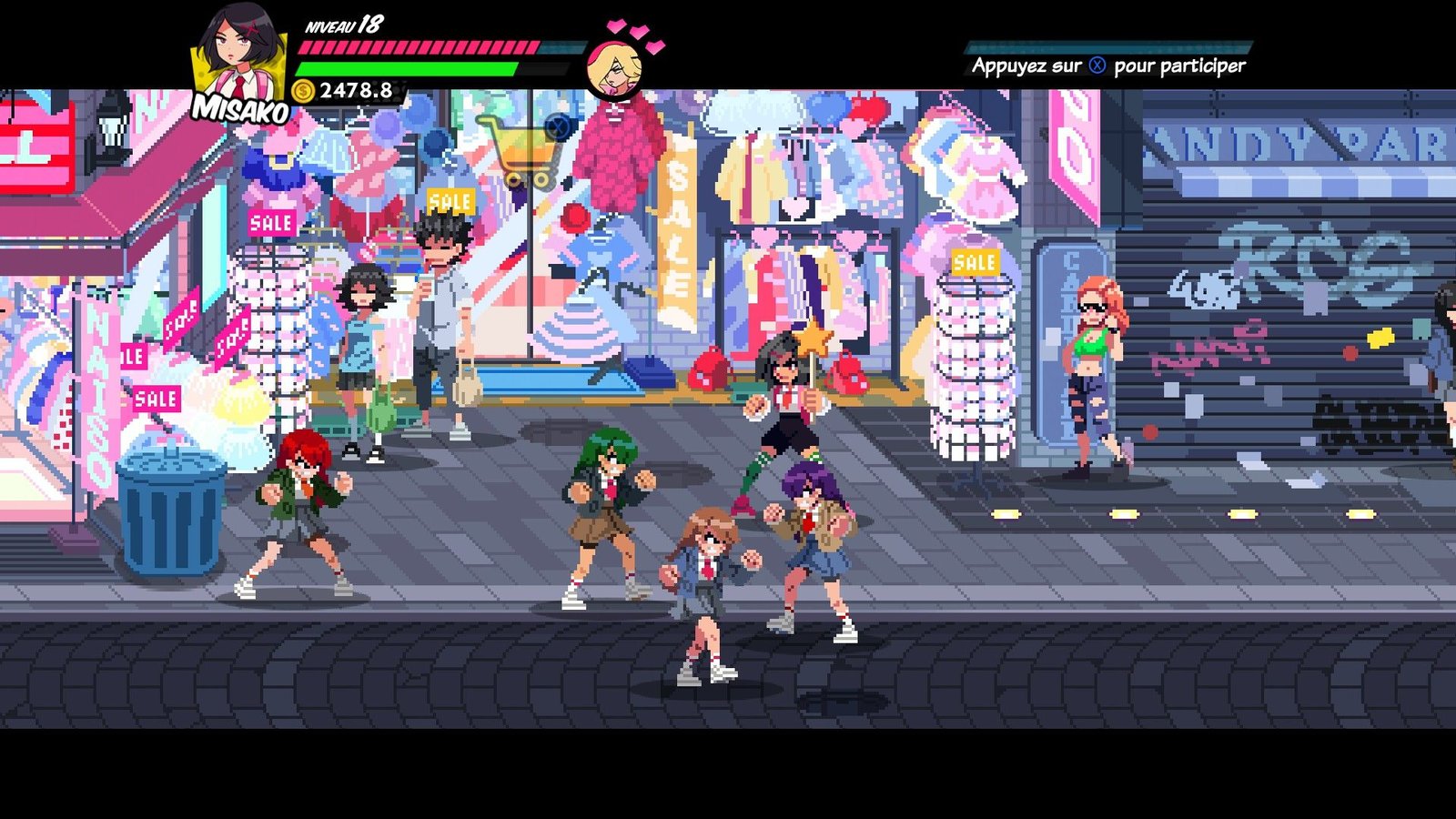This screenshot has height=819, width=1456.
Task: Click Misako's character portrait
Action: 237,56
